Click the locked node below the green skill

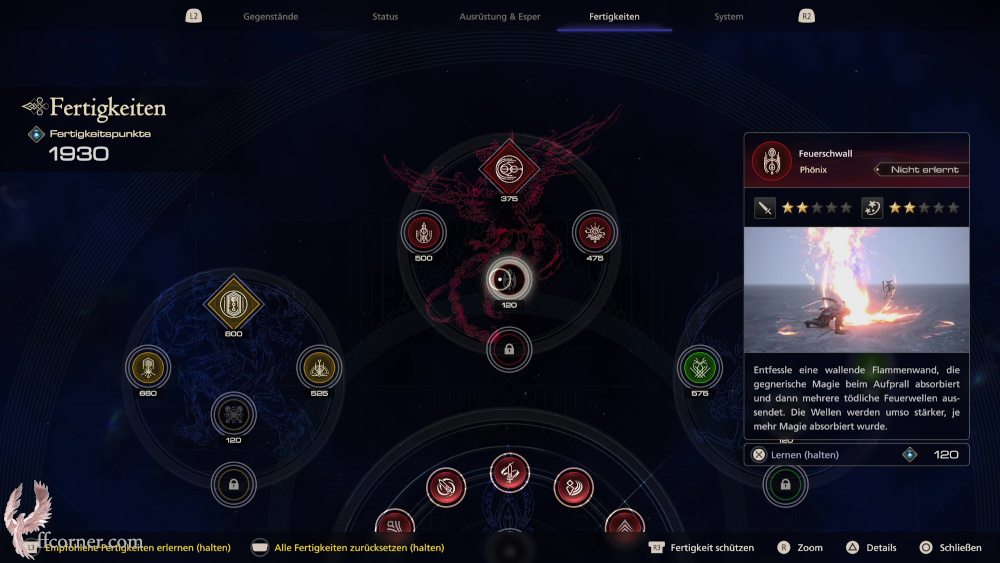pyautogui.click(x=785, y=485)
